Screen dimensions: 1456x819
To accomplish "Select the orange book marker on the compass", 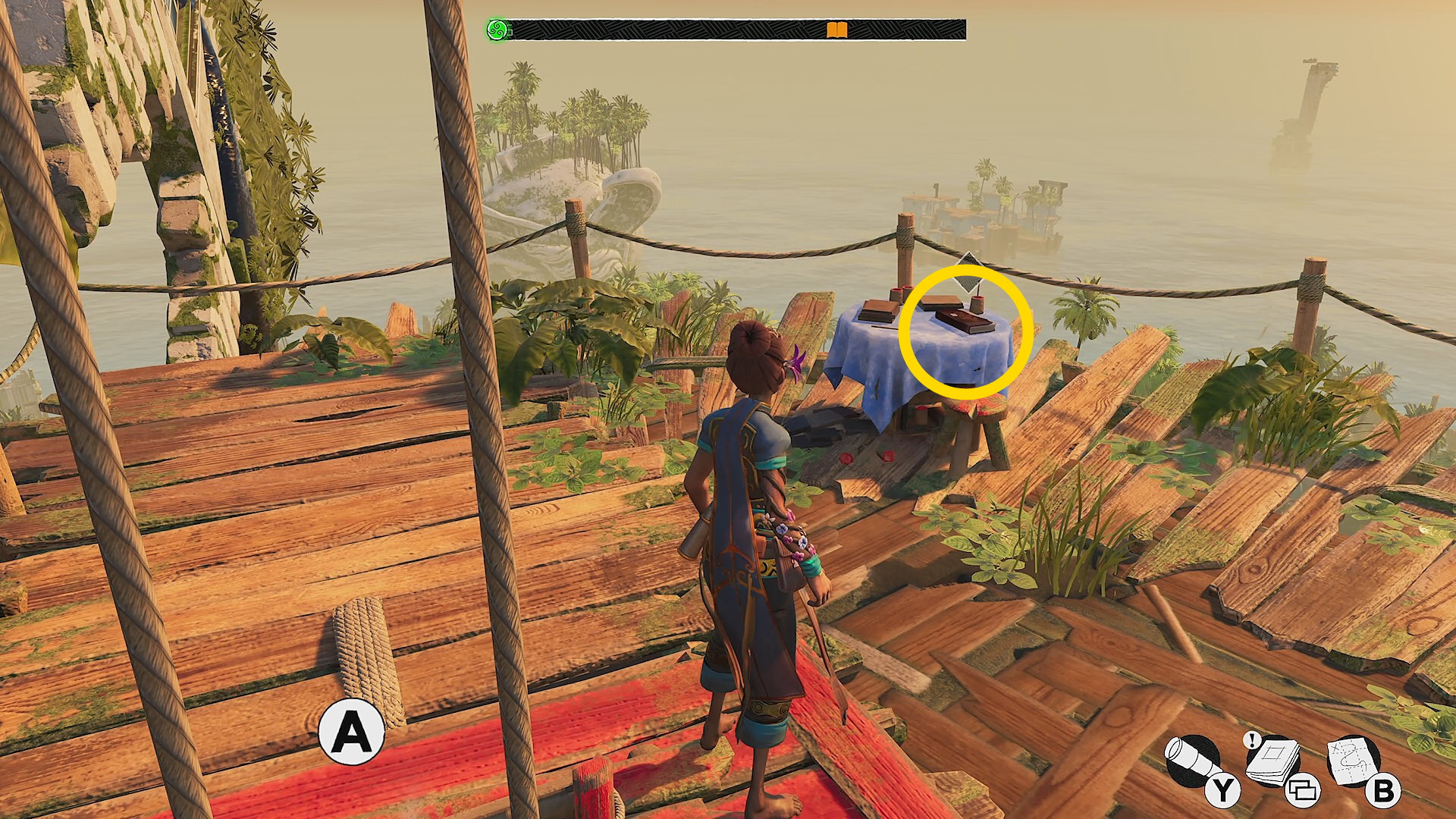I will point(836,30).
